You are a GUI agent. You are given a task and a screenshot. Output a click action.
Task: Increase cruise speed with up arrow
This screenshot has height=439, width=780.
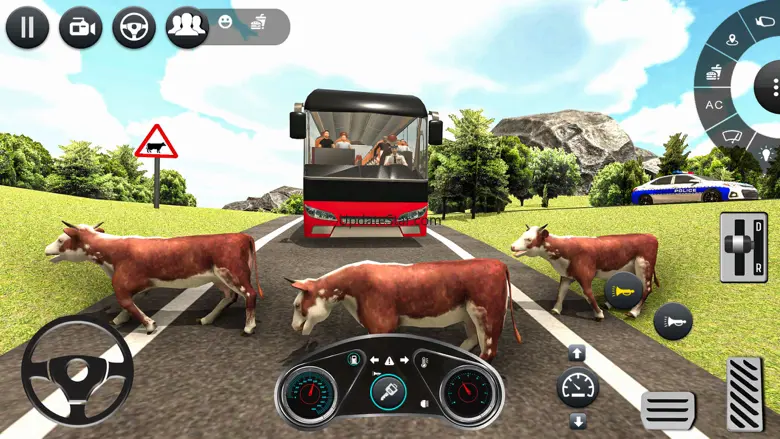[576, 352]
